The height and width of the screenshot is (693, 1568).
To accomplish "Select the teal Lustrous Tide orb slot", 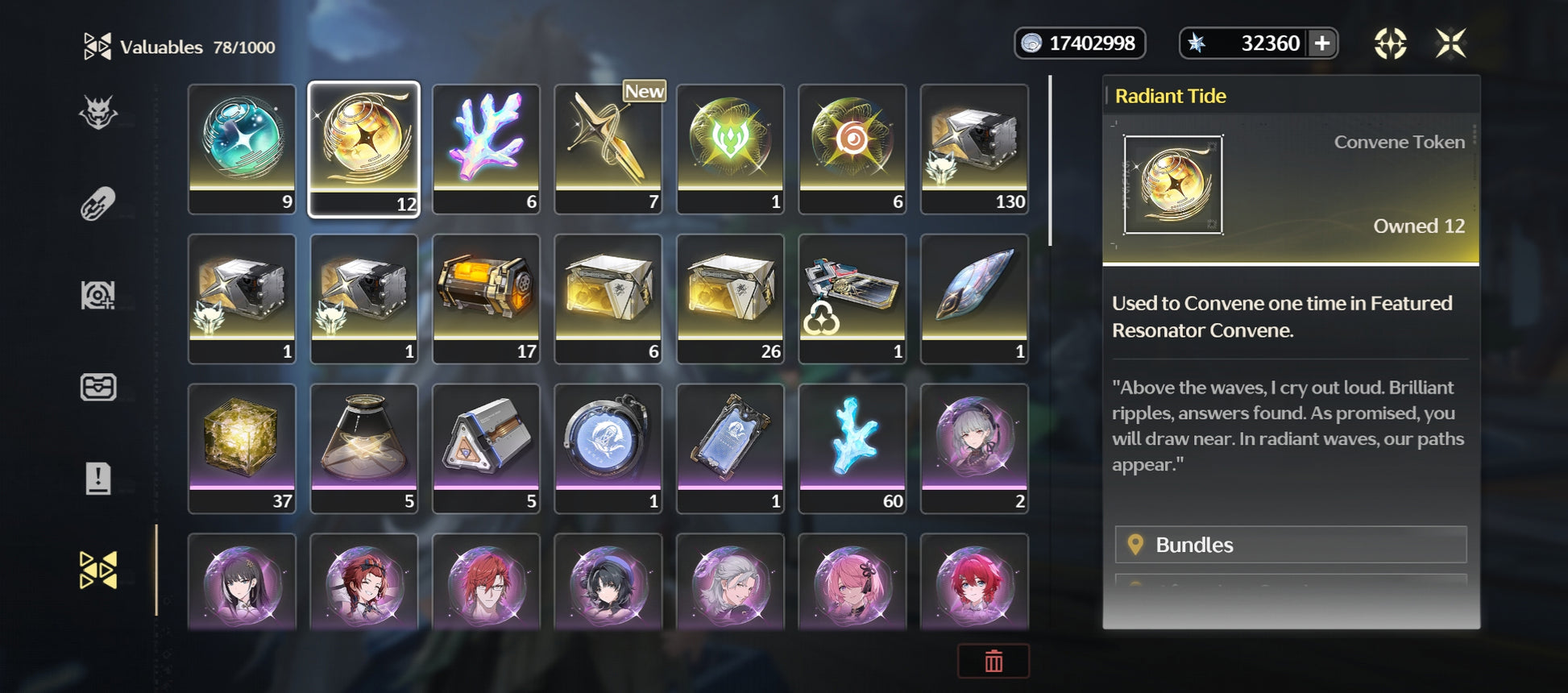I will [x=242, y=149].
